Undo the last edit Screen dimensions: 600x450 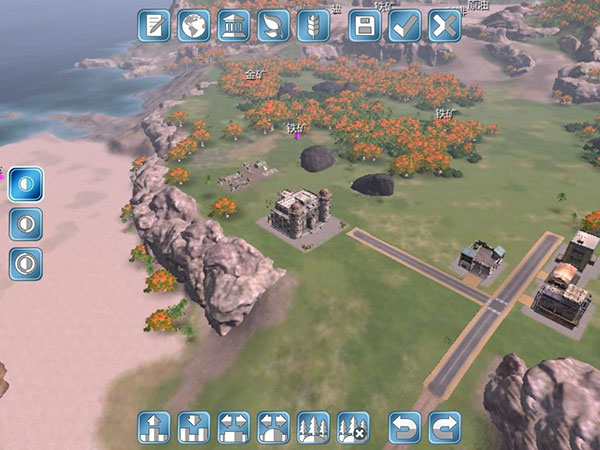coord(405,428)
